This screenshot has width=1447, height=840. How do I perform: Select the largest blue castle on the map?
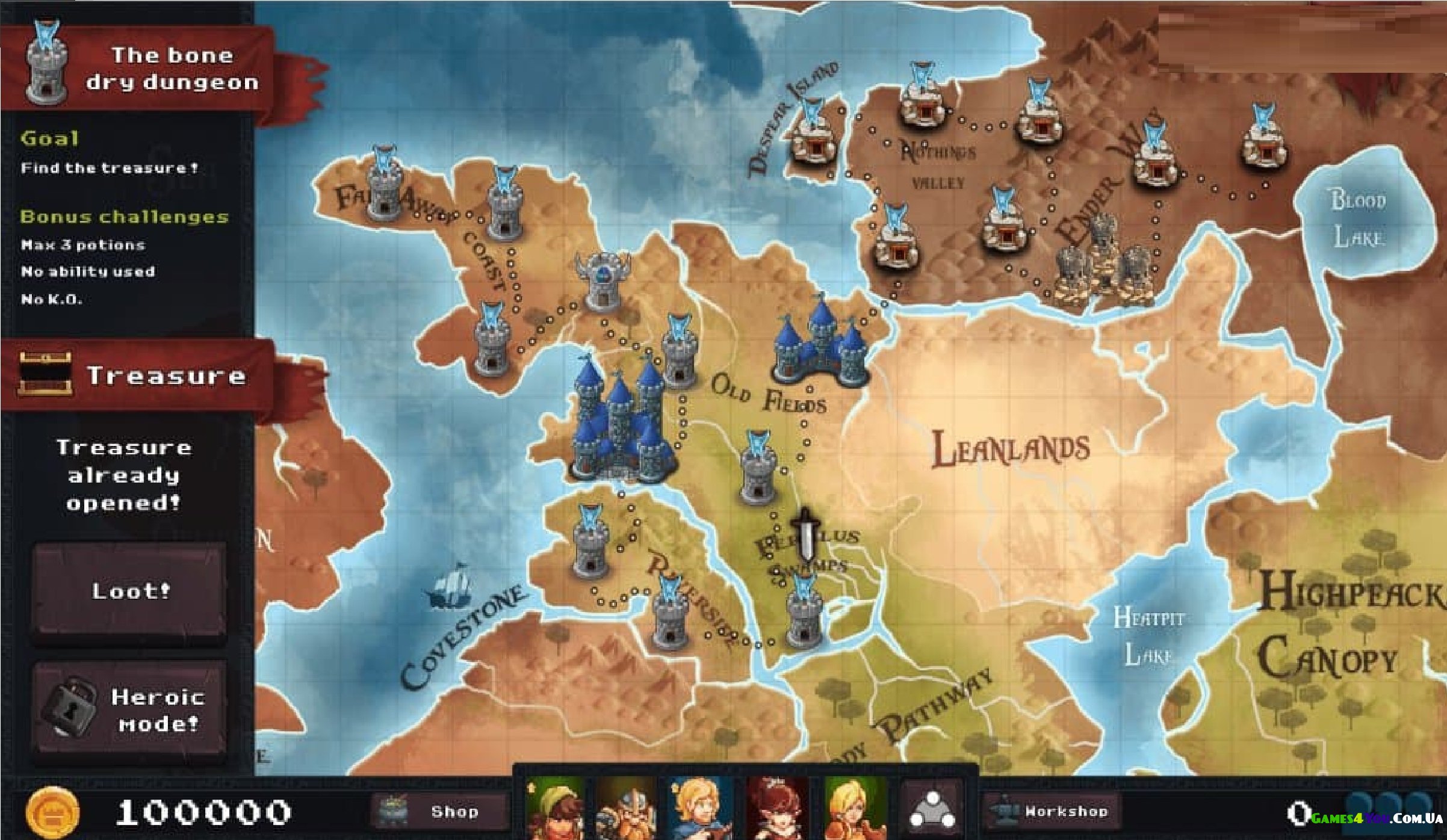620,421
